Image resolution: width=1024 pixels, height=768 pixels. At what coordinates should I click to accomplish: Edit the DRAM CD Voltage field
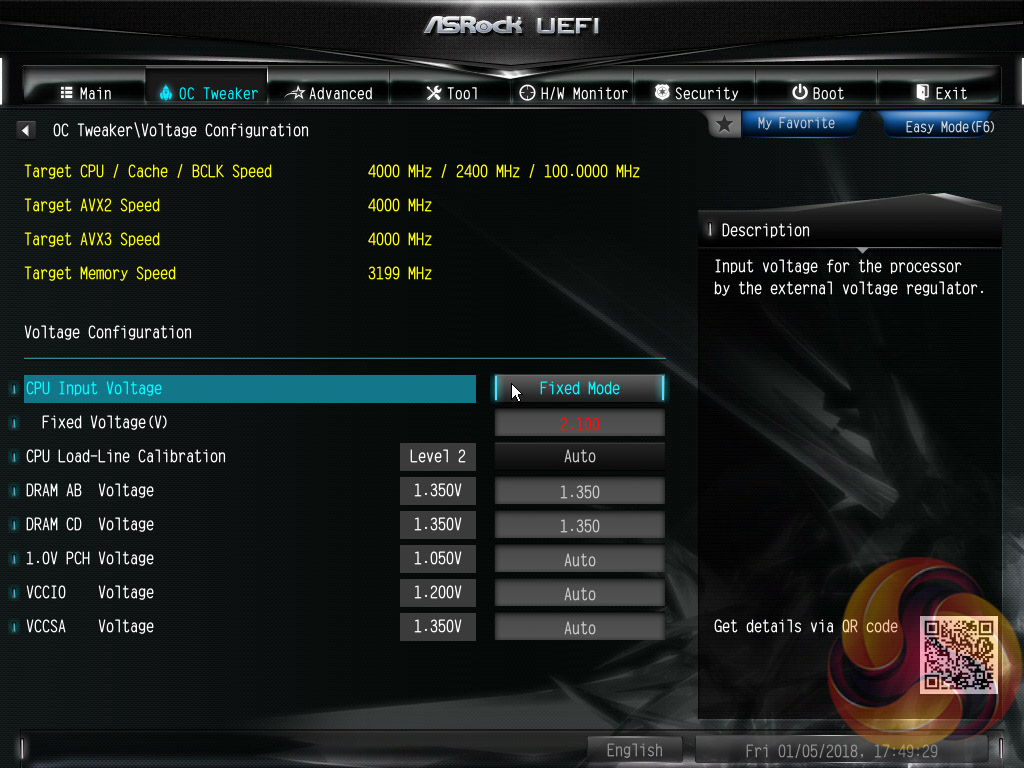click(580, 525)
